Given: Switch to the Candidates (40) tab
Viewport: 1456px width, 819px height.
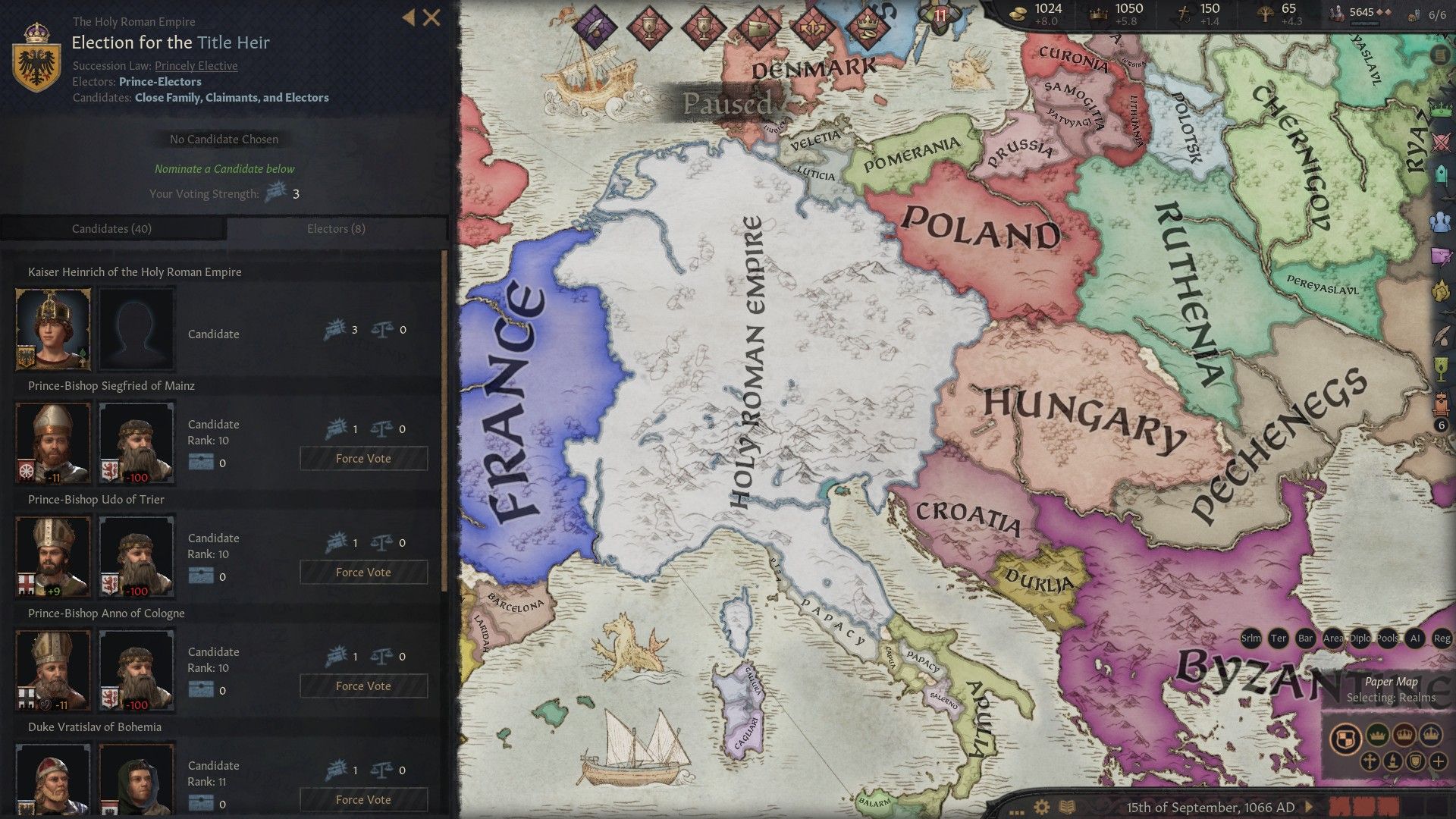Looking at the screenshot, I should pos(111,228).
